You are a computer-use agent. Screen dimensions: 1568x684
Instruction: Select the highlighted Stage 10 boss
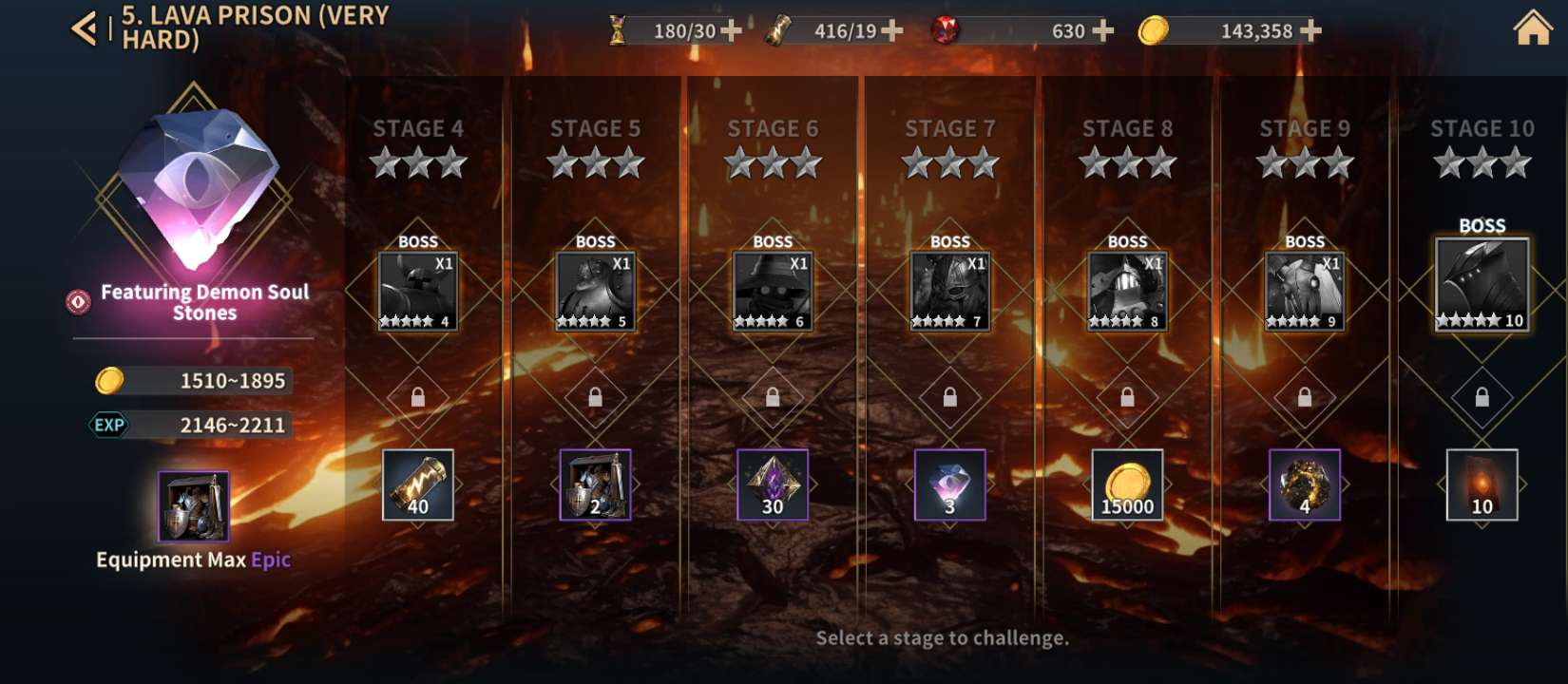[1482, 283]
